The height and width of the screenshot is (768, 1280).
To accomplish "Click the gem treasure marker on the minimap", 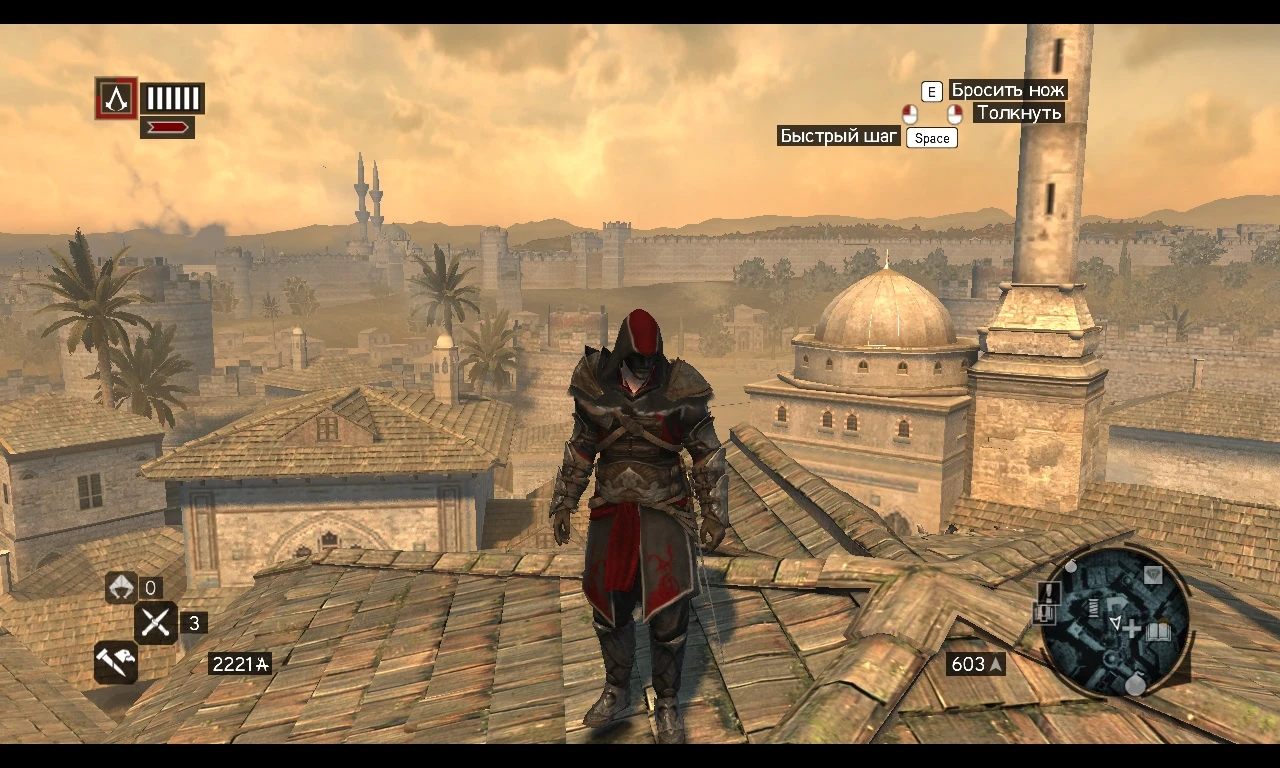I will (x=1154, y=574).
